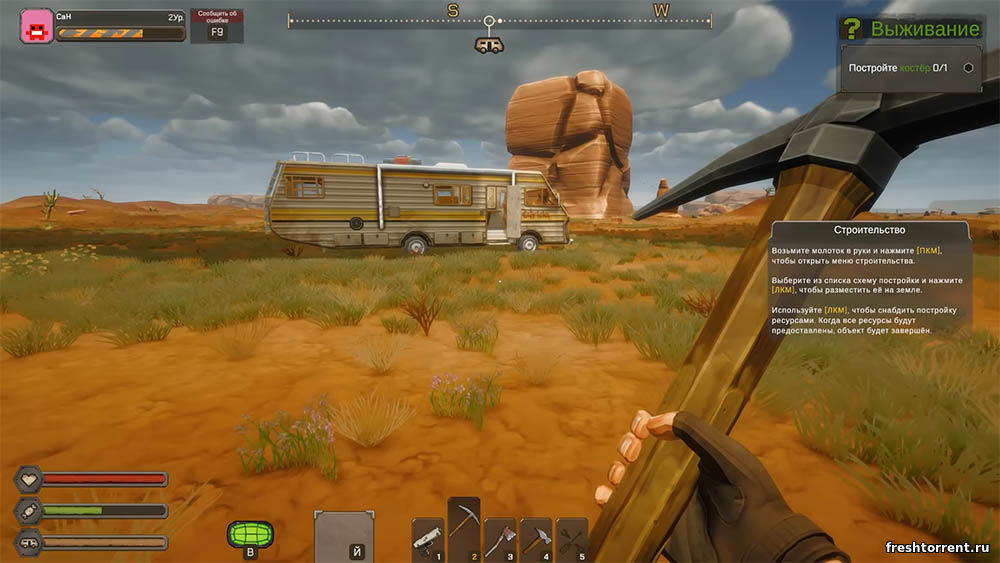Click the camper van marker on compass
Image resolution: width=1000 pixels, height=563 pixels.
pyautogui.click(x=489, y=45)
